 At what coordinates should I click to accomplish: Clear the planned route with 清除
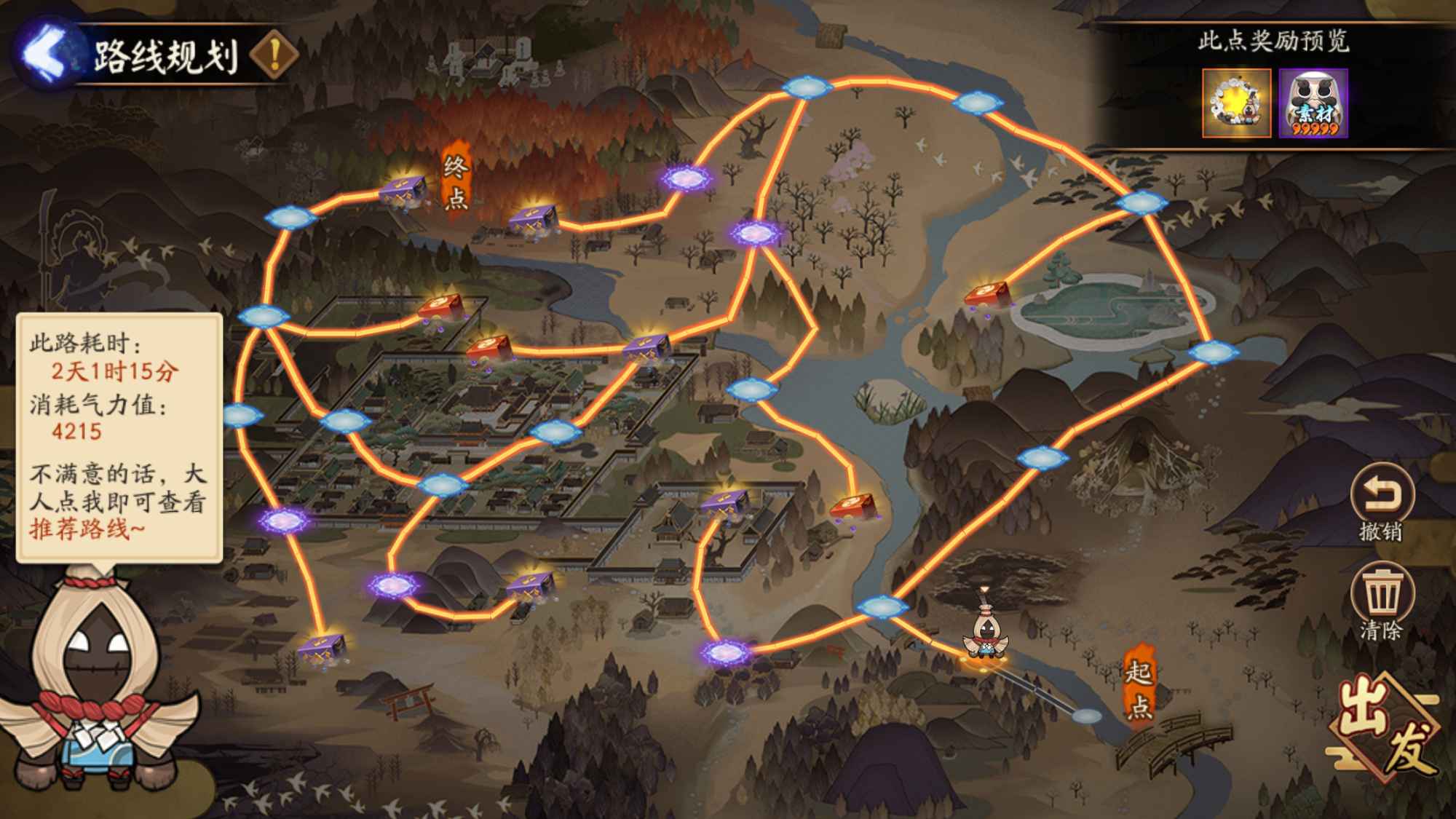tap(1381, 601)
